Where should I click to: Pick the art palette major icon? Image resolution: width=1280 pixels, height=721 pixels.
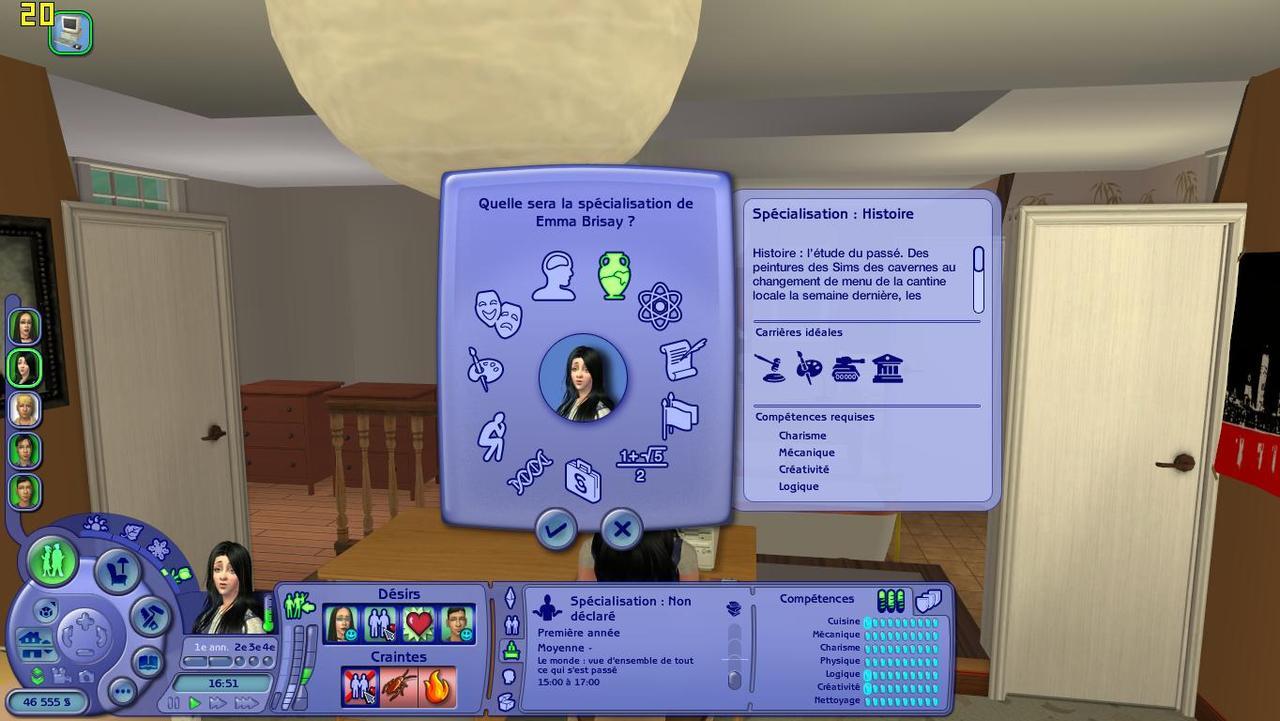[x=486, y=368]
